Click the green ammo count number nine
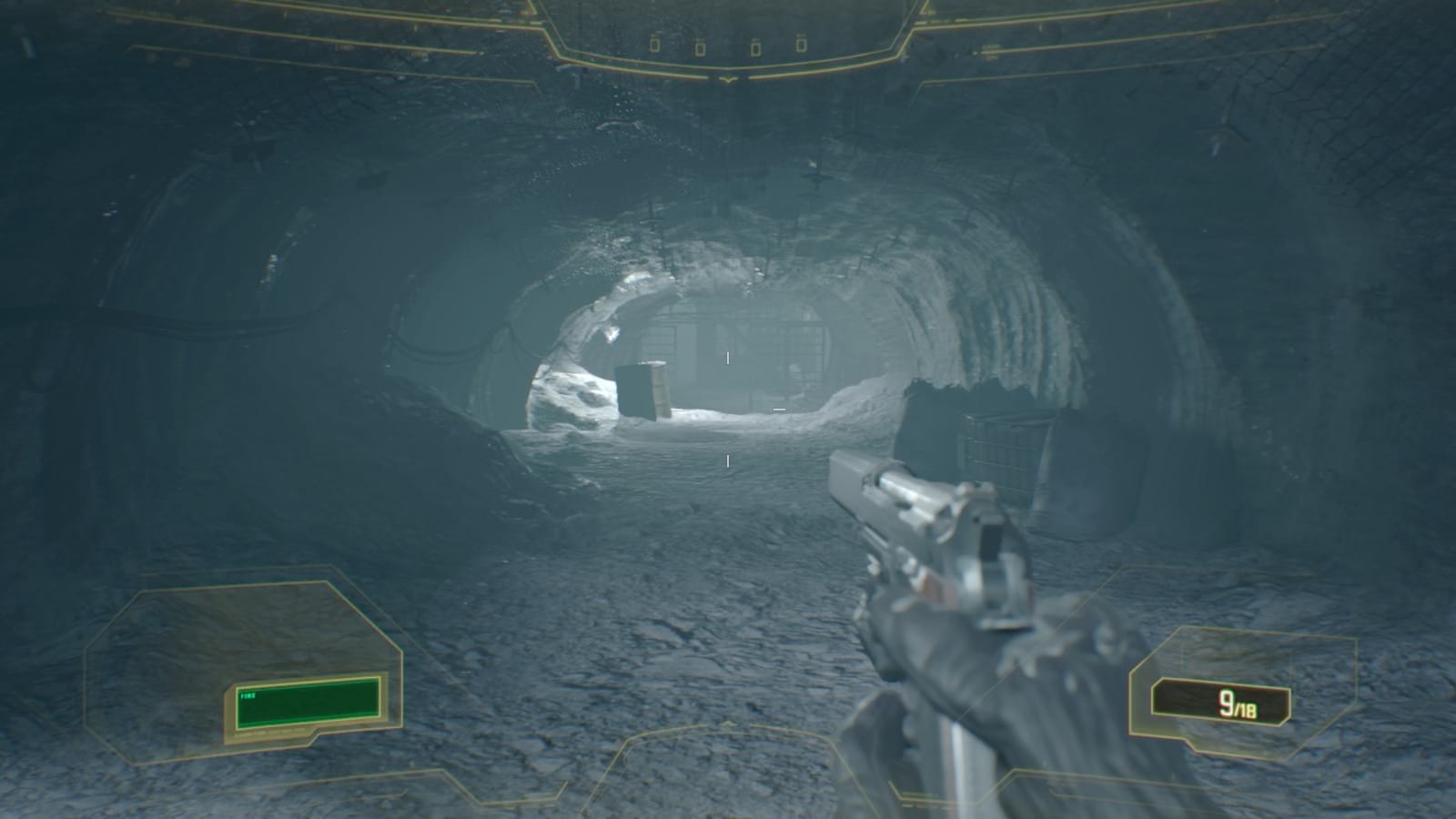This screenshot has width=1456, height=819. 1228,700
